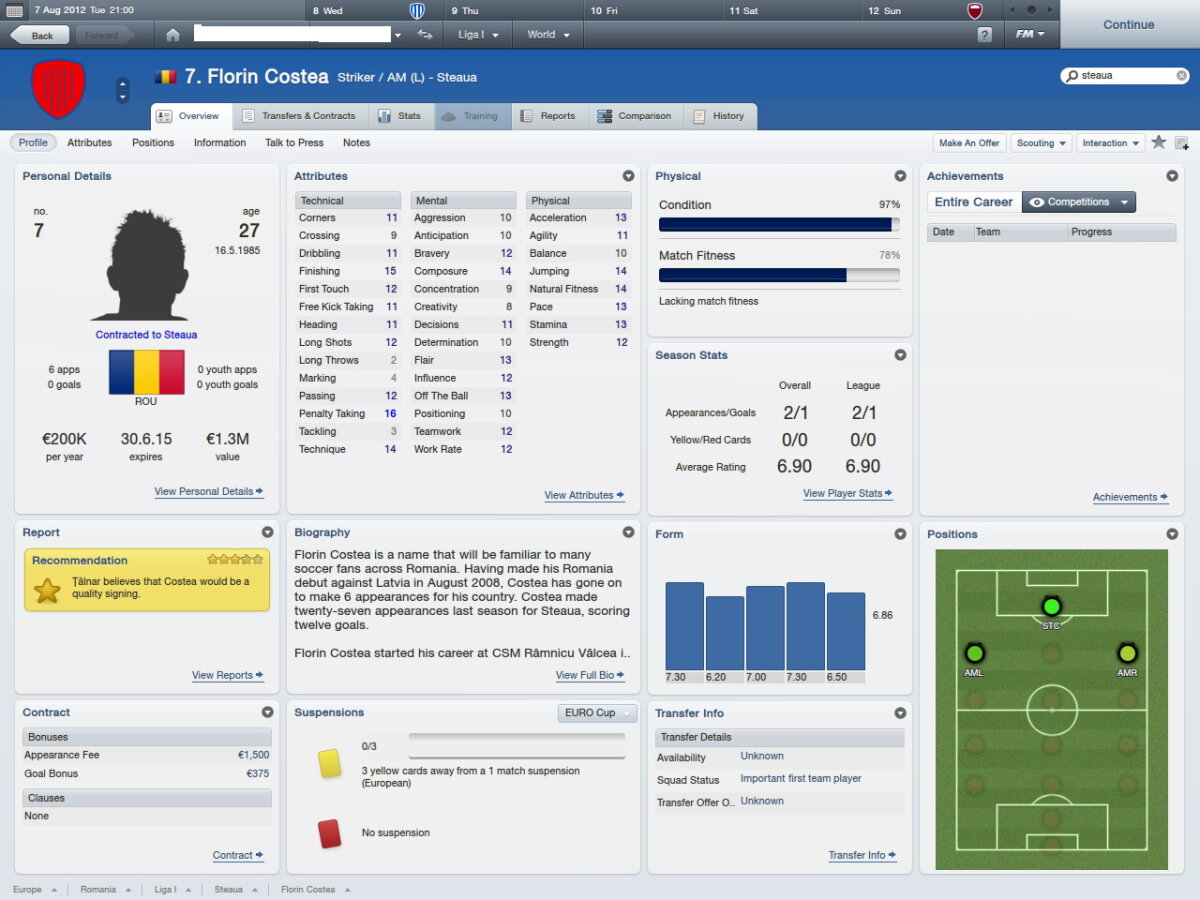
Task: Open the Comparison tab
Action: coord(634,116)
